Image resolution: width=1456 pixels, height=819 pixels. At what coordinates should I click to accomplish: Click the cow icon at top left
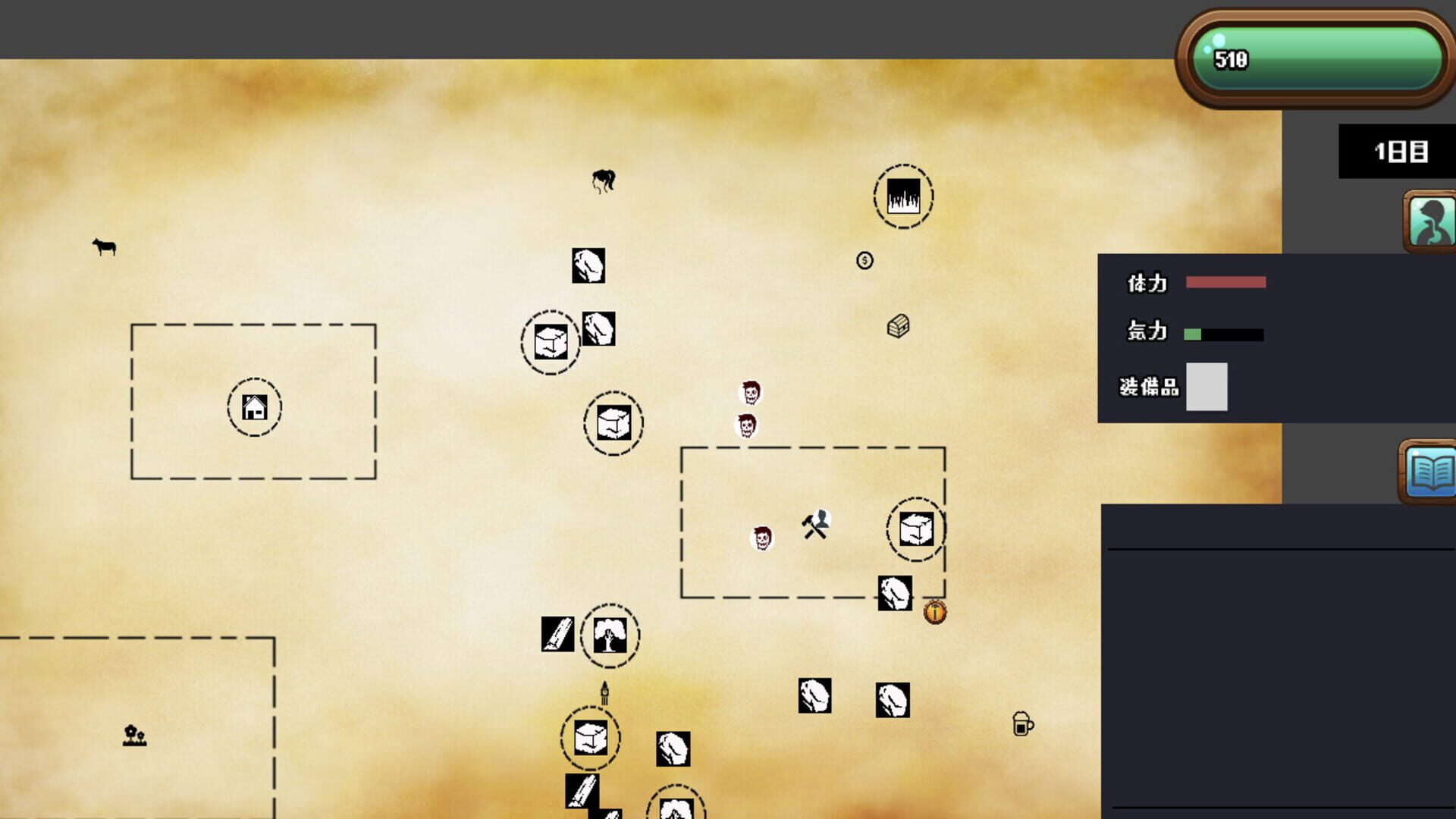coord(104,247)
